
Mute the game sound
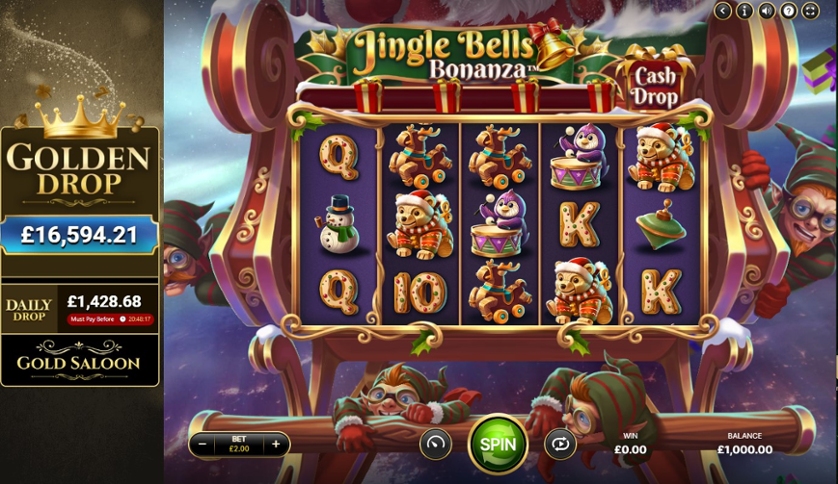coord(767,10)
